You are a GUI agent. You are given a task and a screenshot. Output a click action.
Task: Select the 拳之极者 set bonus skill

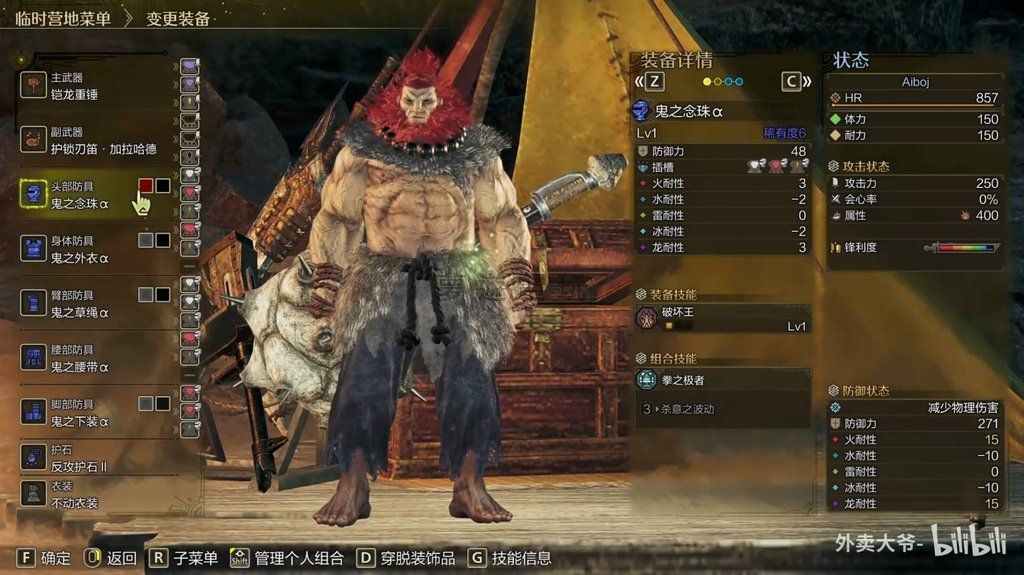coord(722,380)
